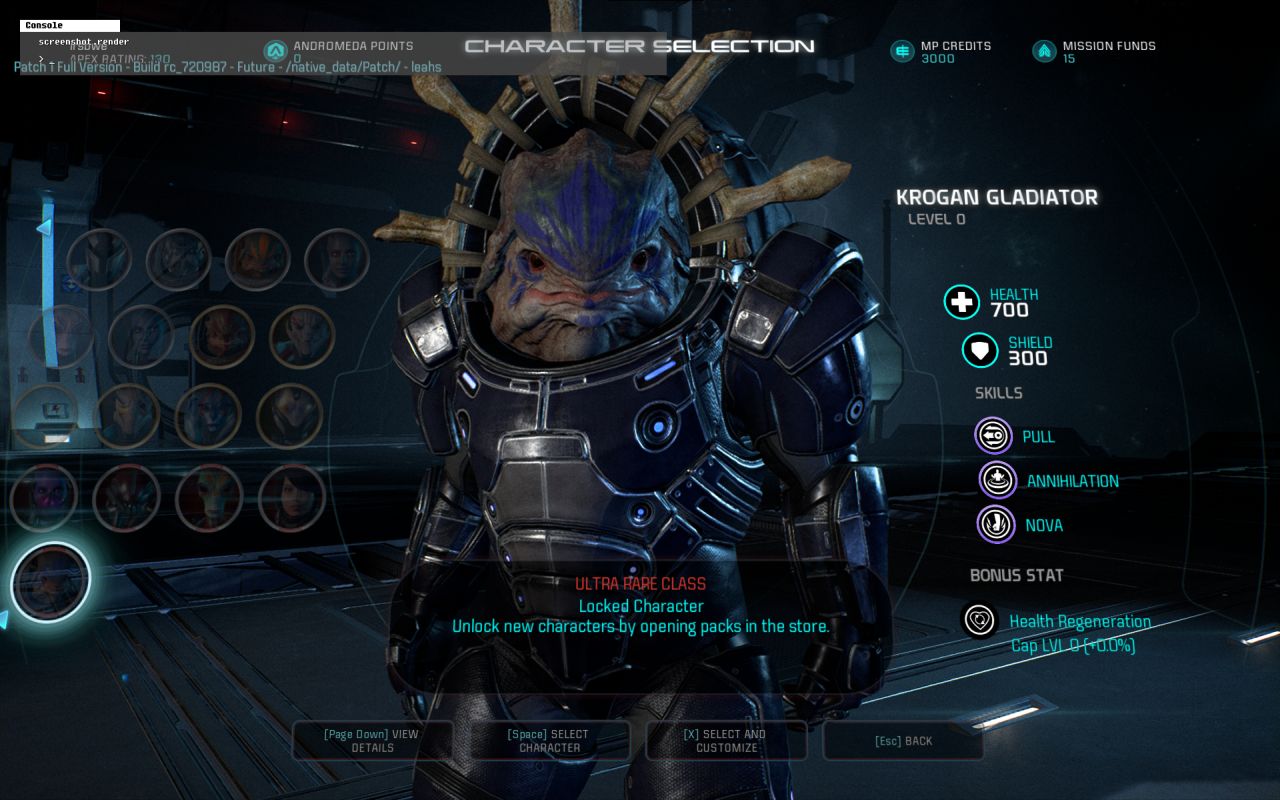Click the Health Regeneration bonus stat icon

point(979,620)
